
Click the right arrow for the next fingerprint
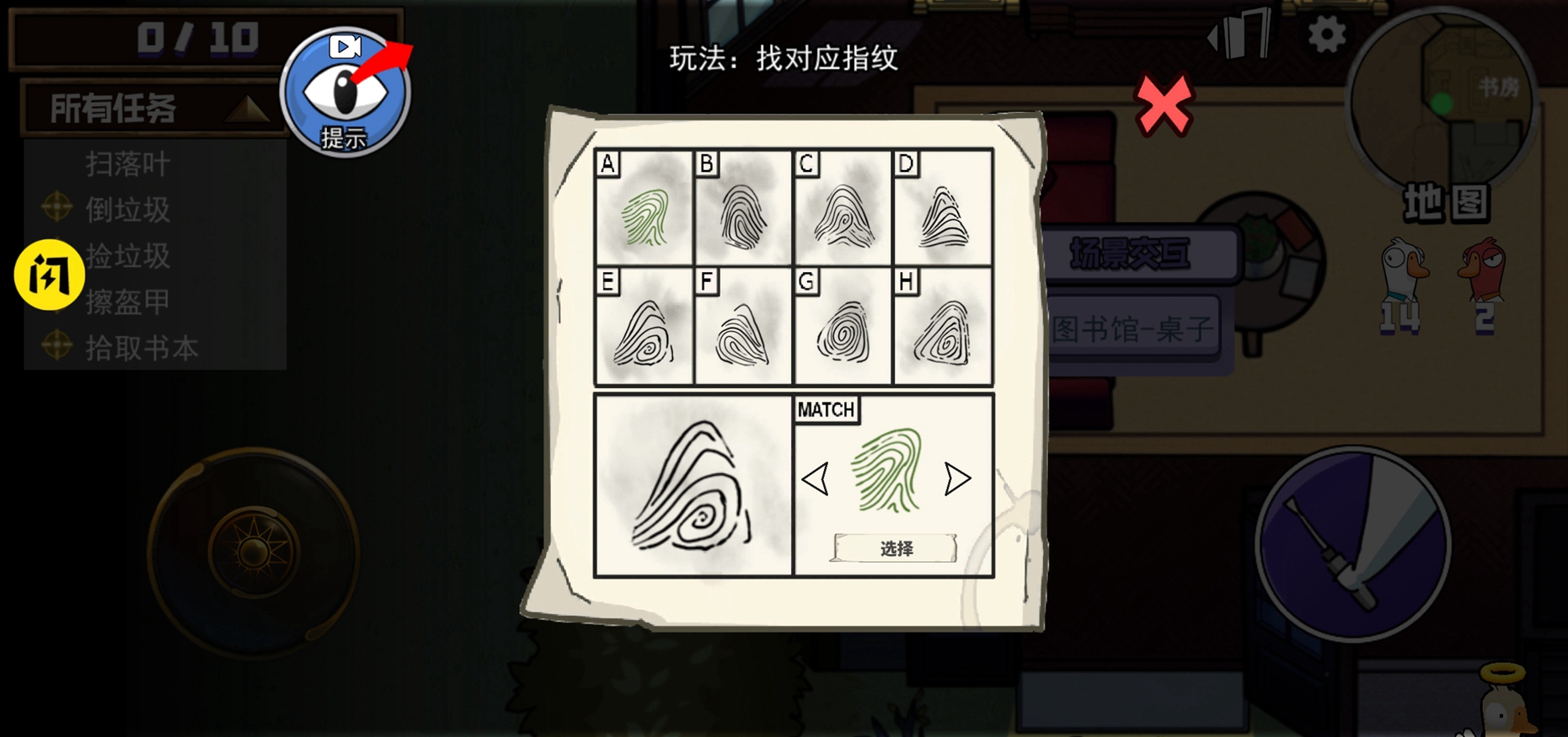(955, 480)
